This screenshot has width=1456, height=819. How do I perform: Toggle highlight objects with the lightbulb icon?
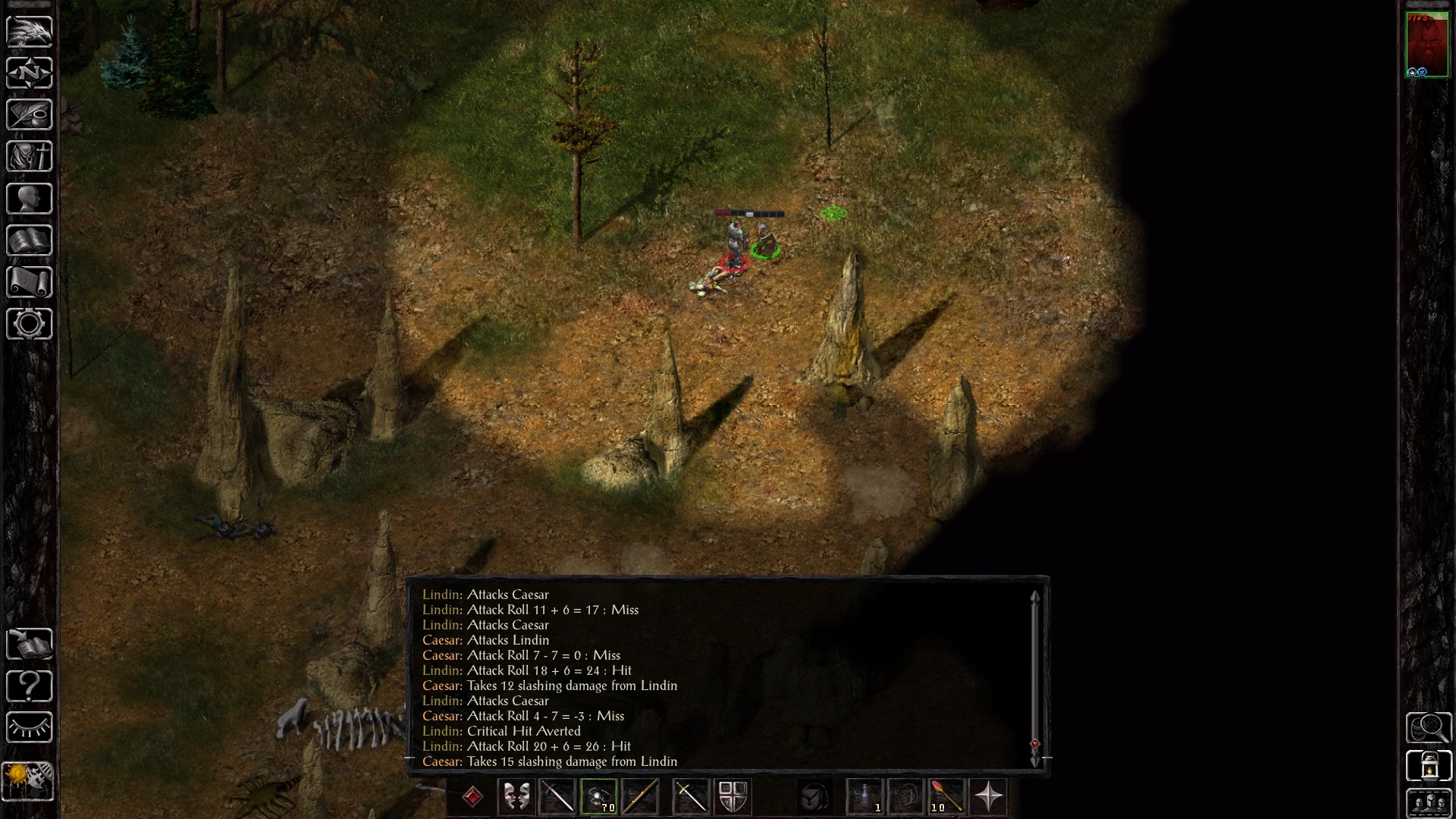(x=29, y=726)
